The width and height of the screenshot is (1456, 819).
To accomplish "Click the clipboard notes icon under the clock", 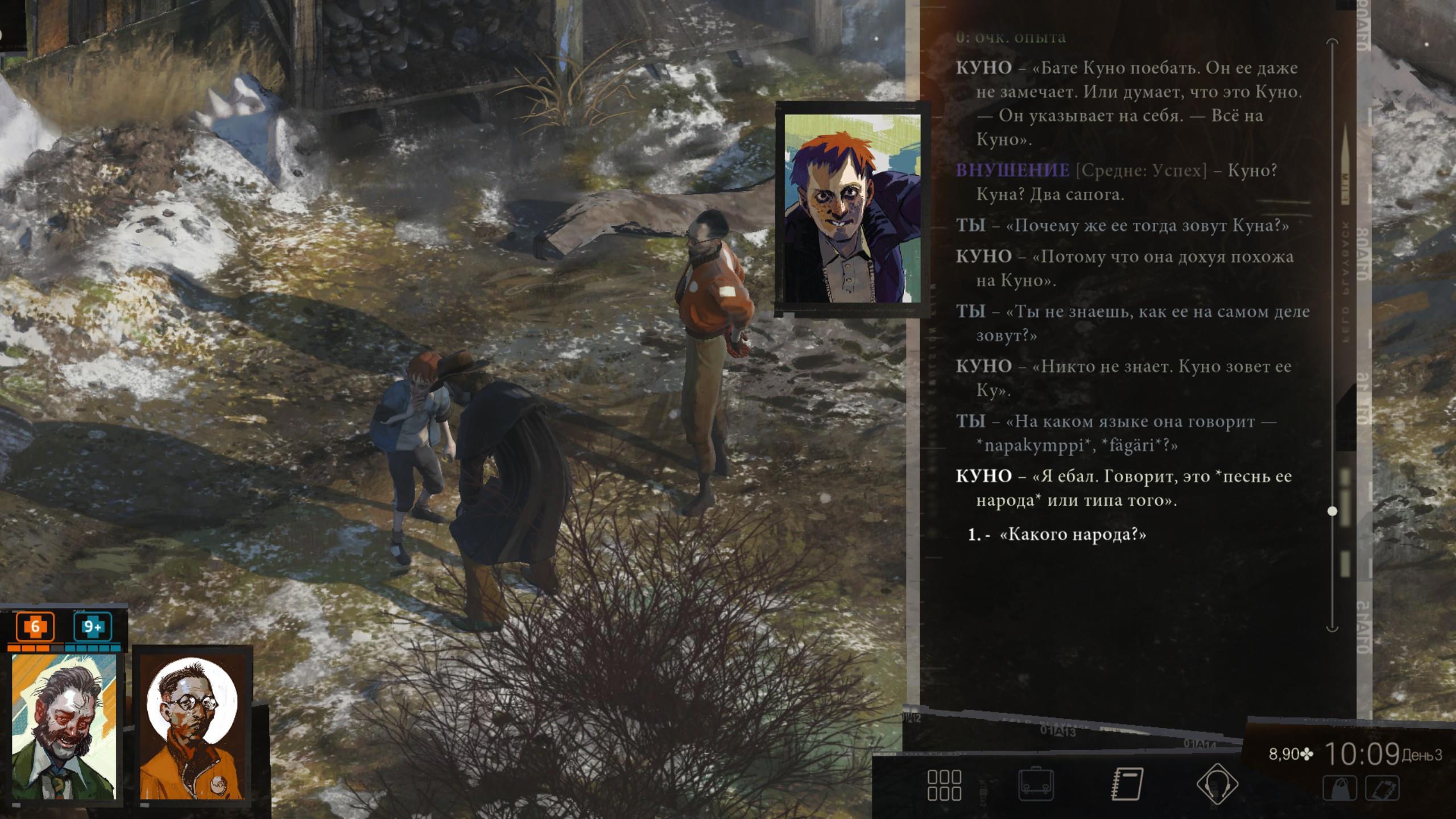I will pyautogui.click(x=1383, y=789).
